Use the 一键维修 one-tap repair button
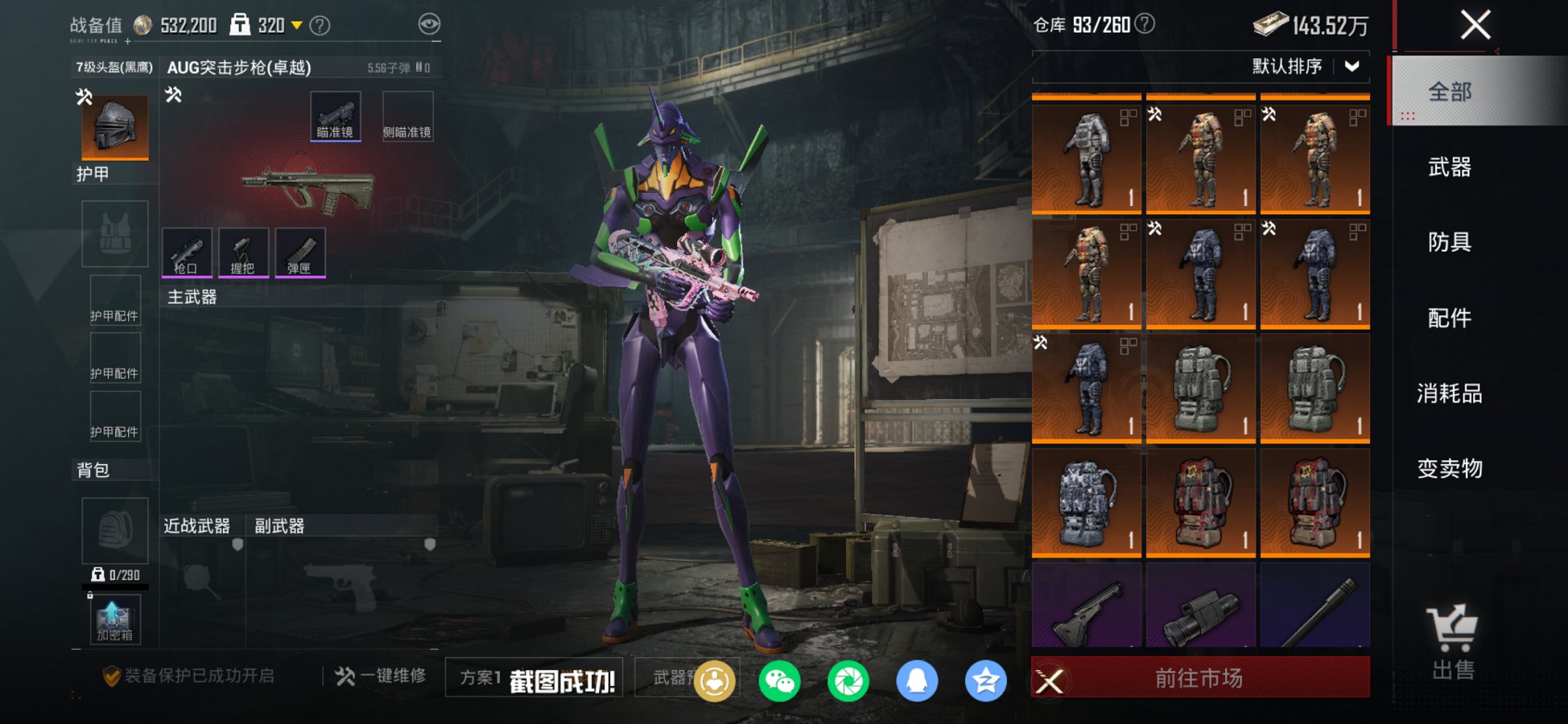Viewport: 1568px width, 724px height. 381,676
